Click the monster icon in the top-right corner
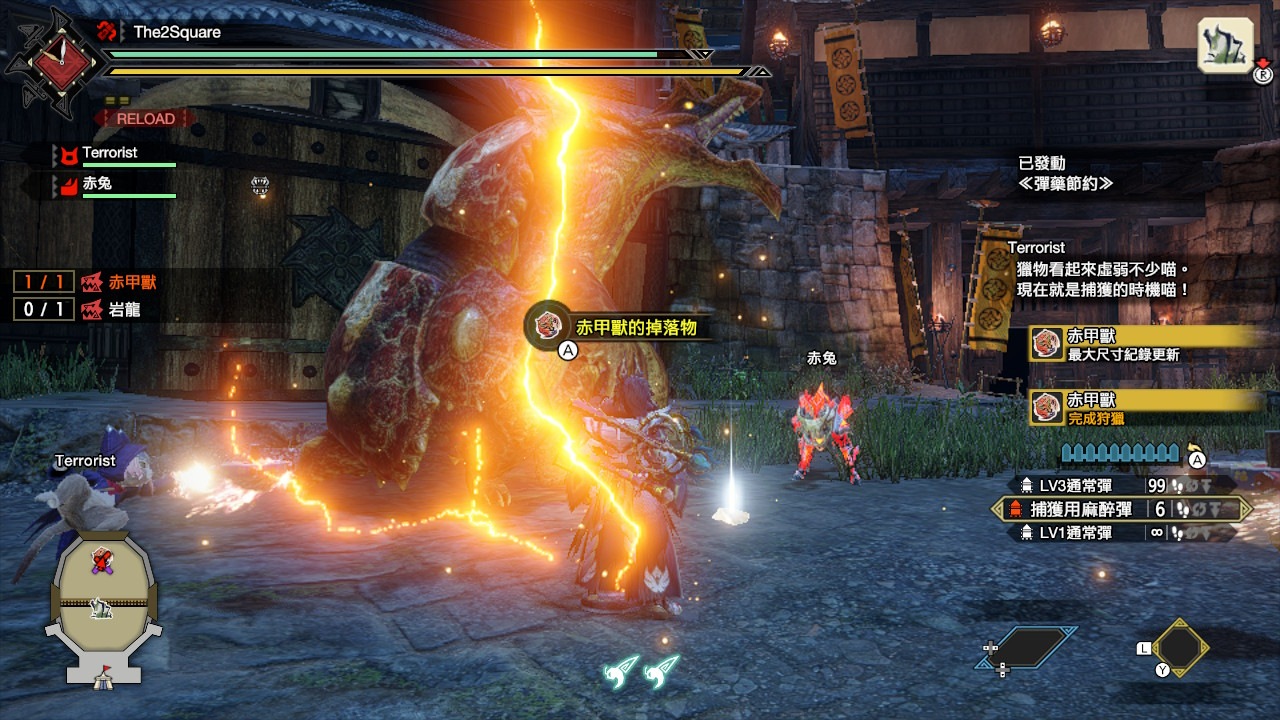 pos(1225,45)
